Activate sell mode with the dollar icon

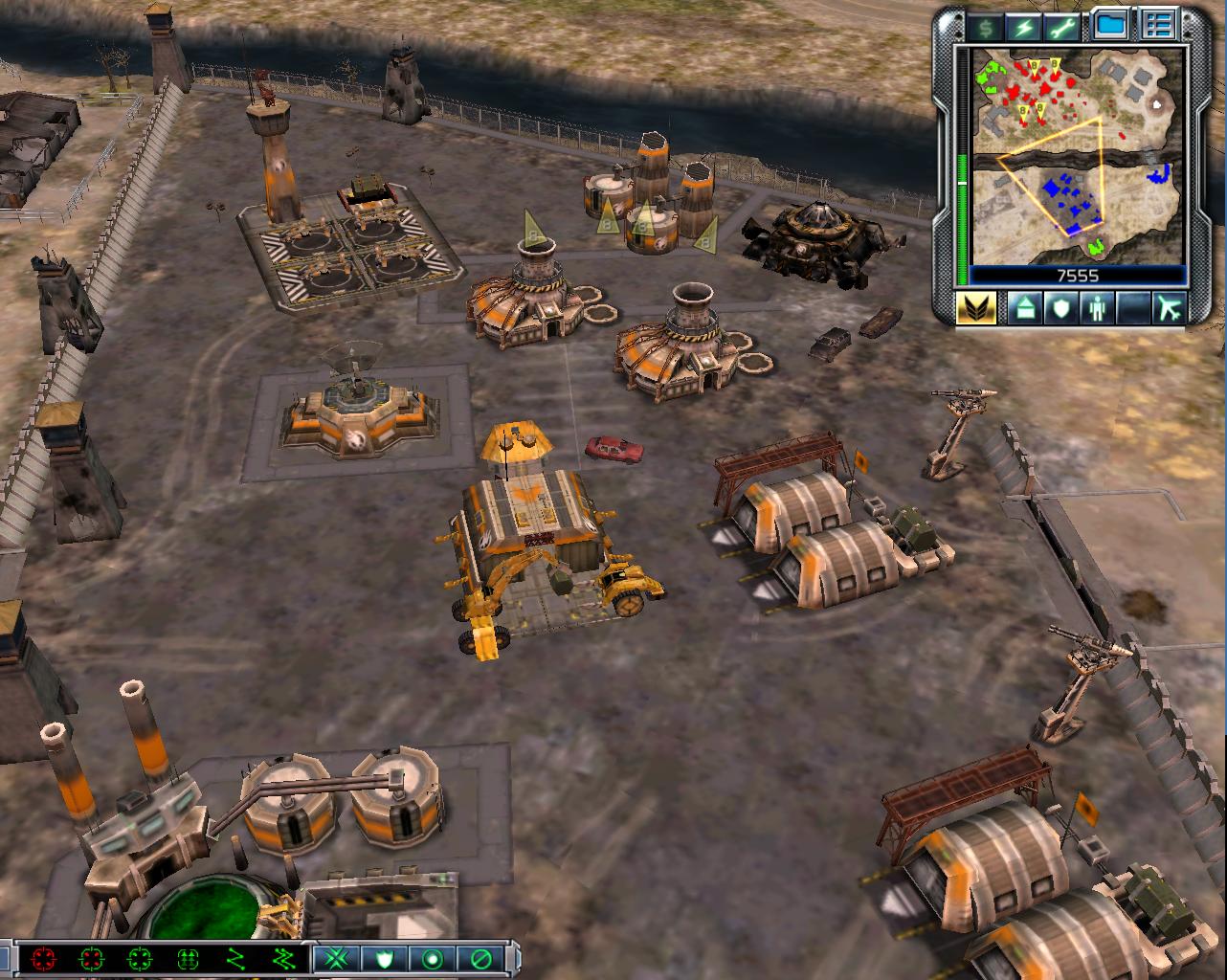984,27
